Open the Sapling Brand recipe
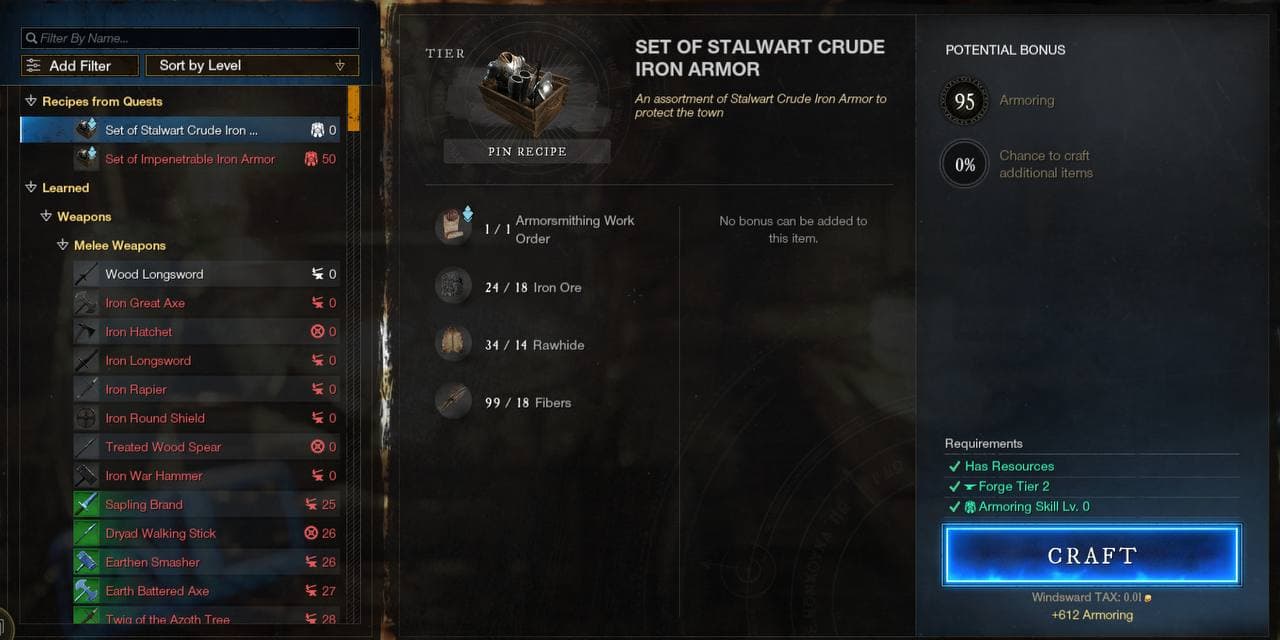 point(144,505)
